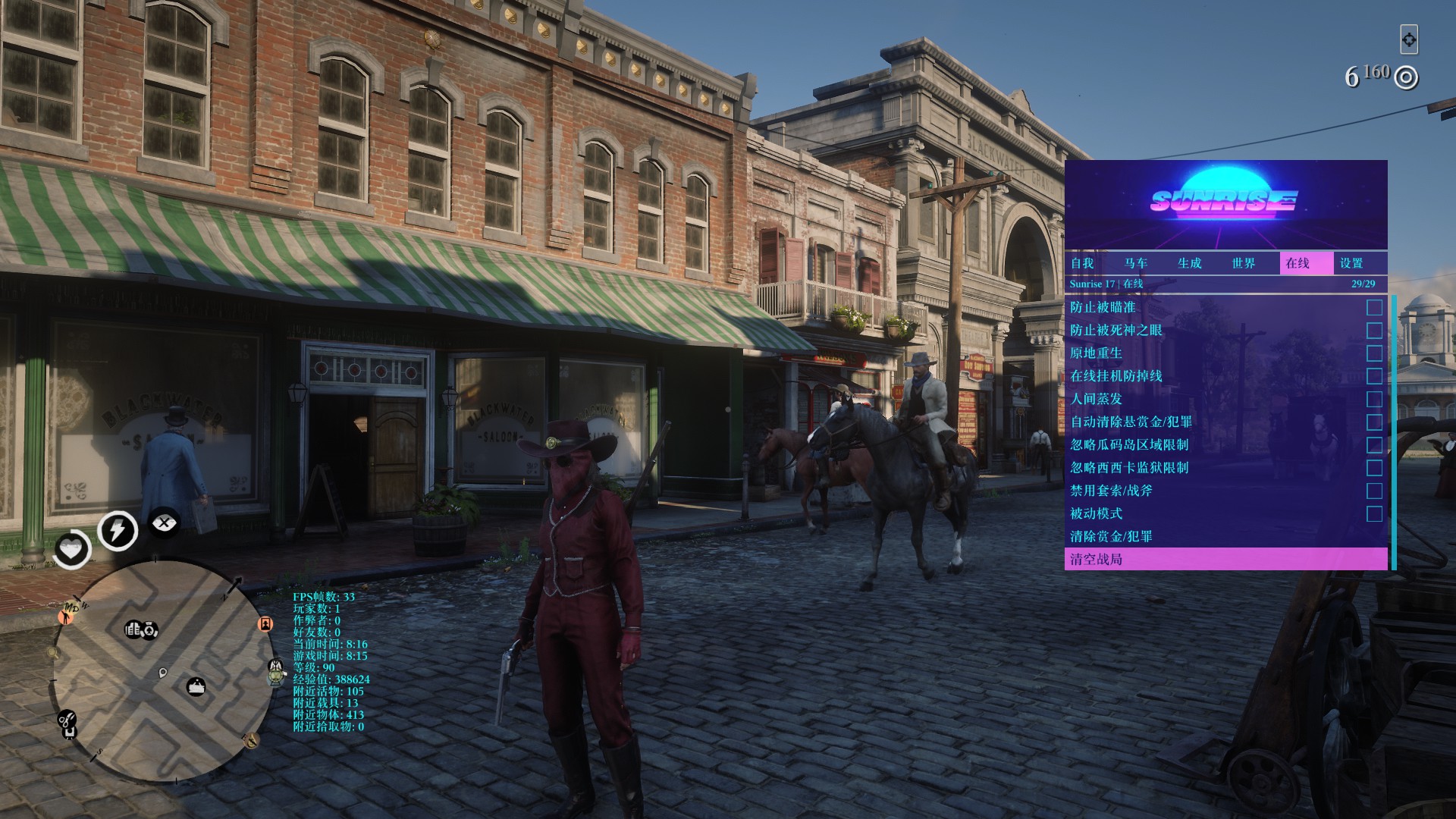Select the 生成 tab
Image resolution: width=1456 pixels, height=819 pixels.
[x=1190, y=263]
